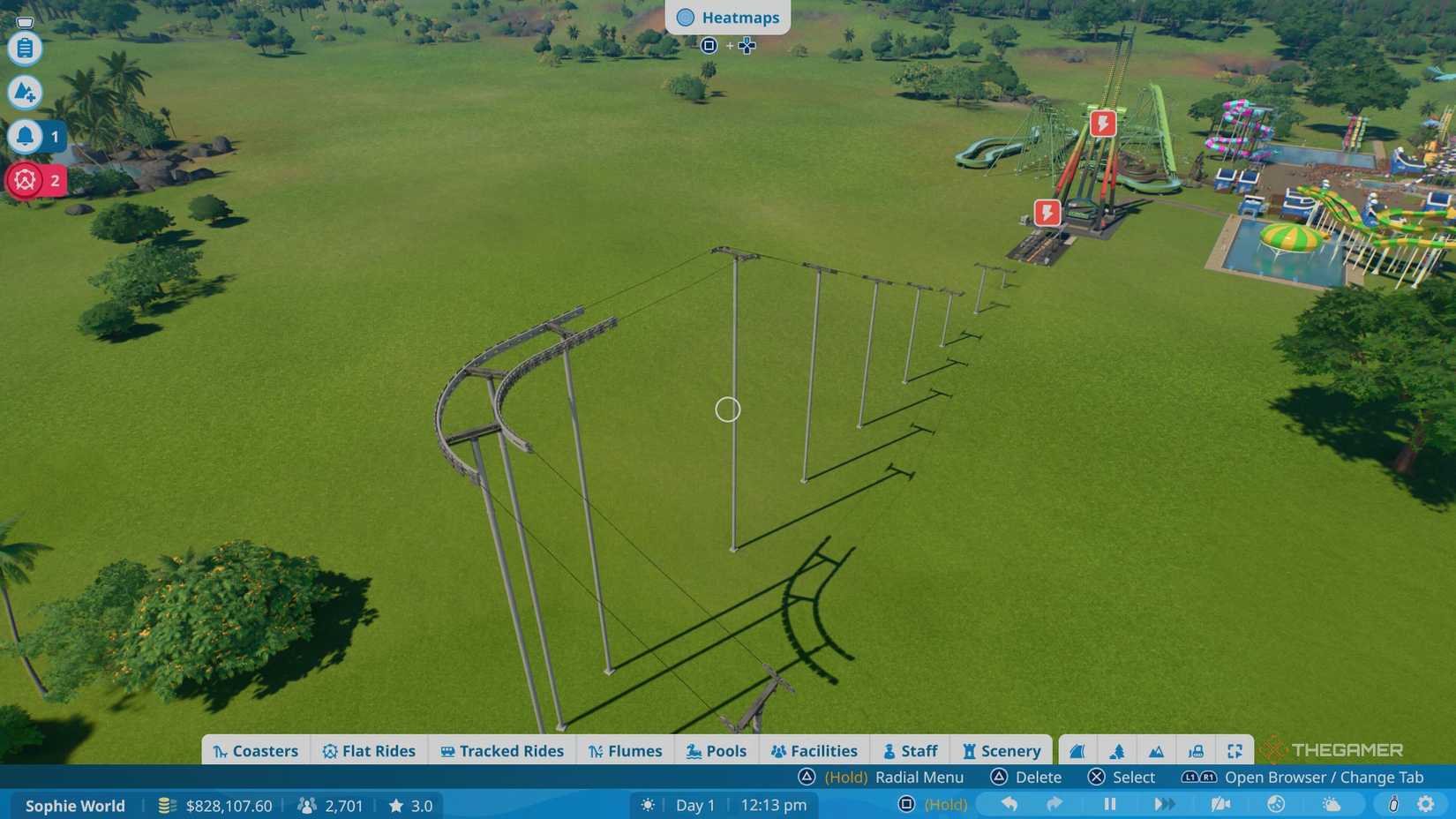The image size is (1456, 819).
Task: Open the park management clipboard icon
Action: 24,49
